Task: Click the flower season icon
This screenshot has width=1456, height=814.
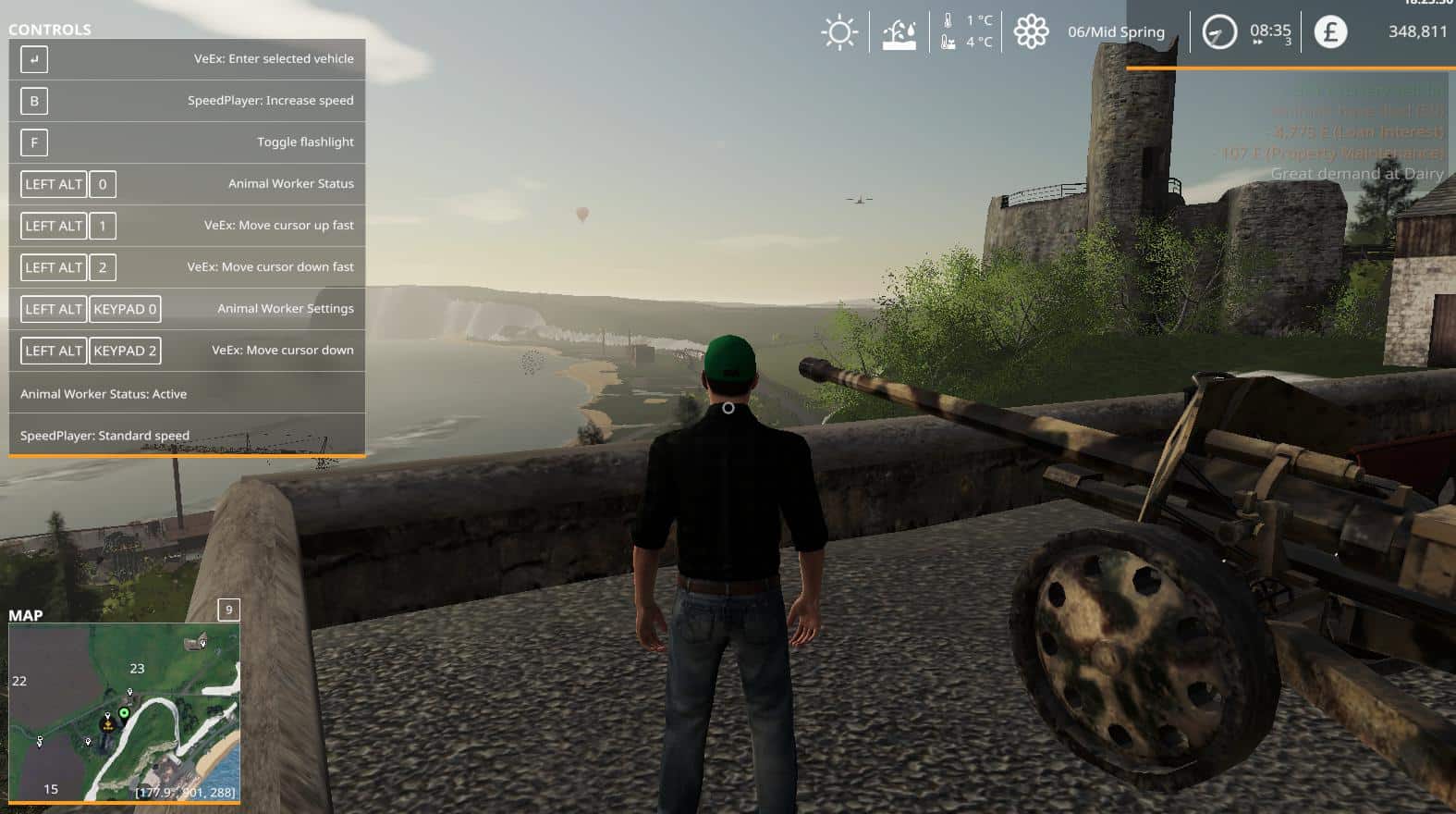Action: tap(1031, 32)
